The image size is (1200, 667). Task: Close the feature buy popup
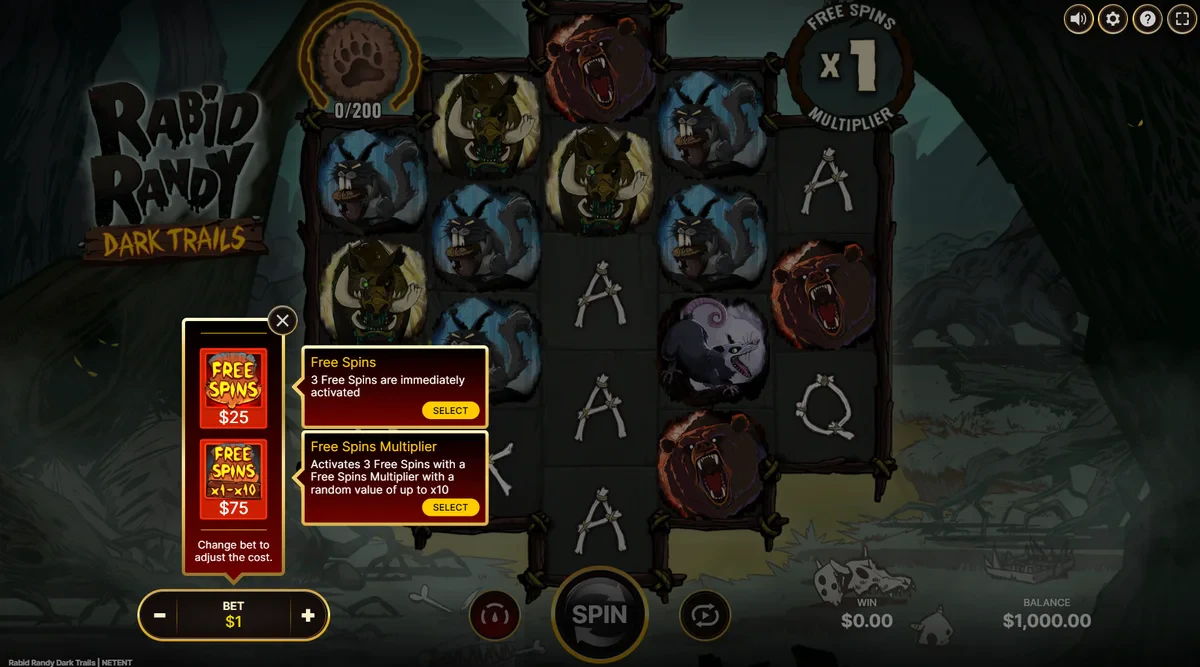(283, 320)
